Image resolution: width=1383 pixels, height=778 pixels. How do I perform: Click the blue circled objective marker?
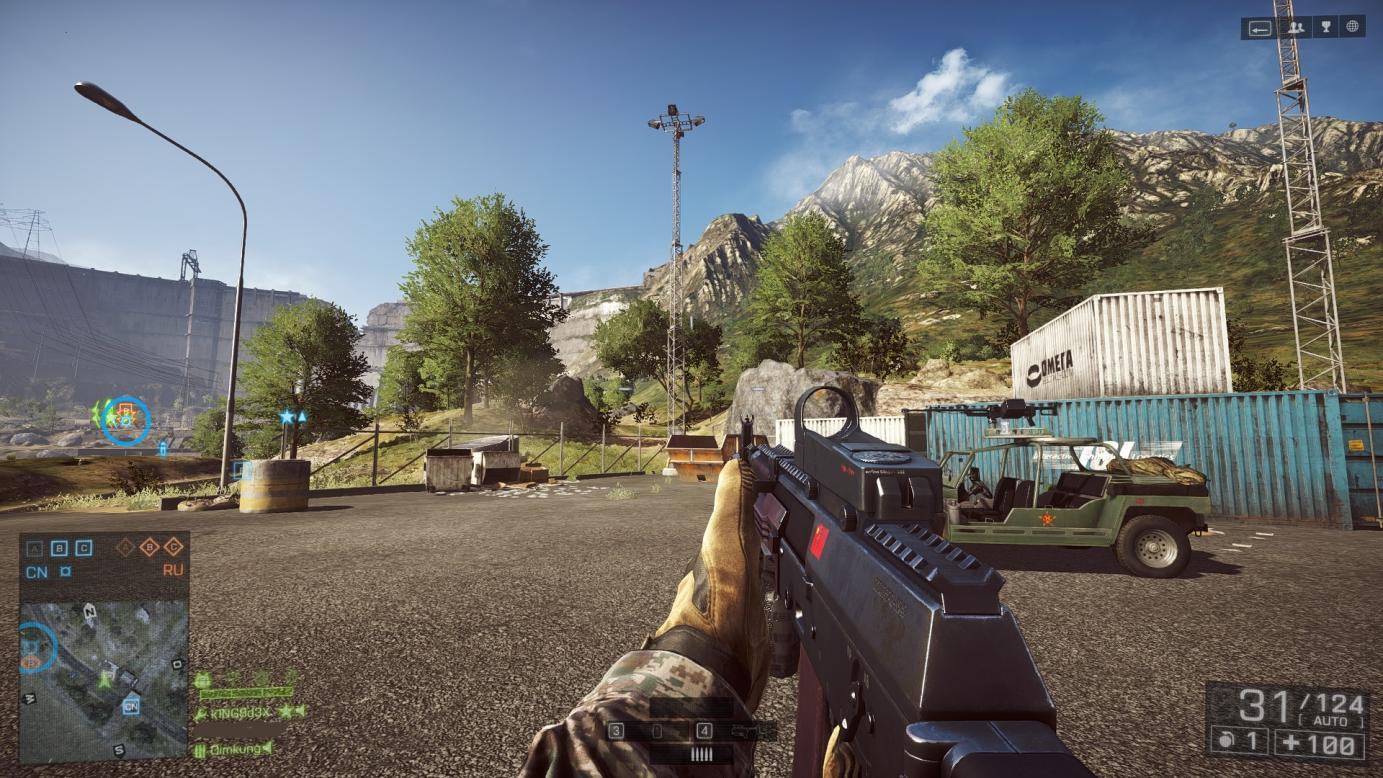(x=126, y=420)
